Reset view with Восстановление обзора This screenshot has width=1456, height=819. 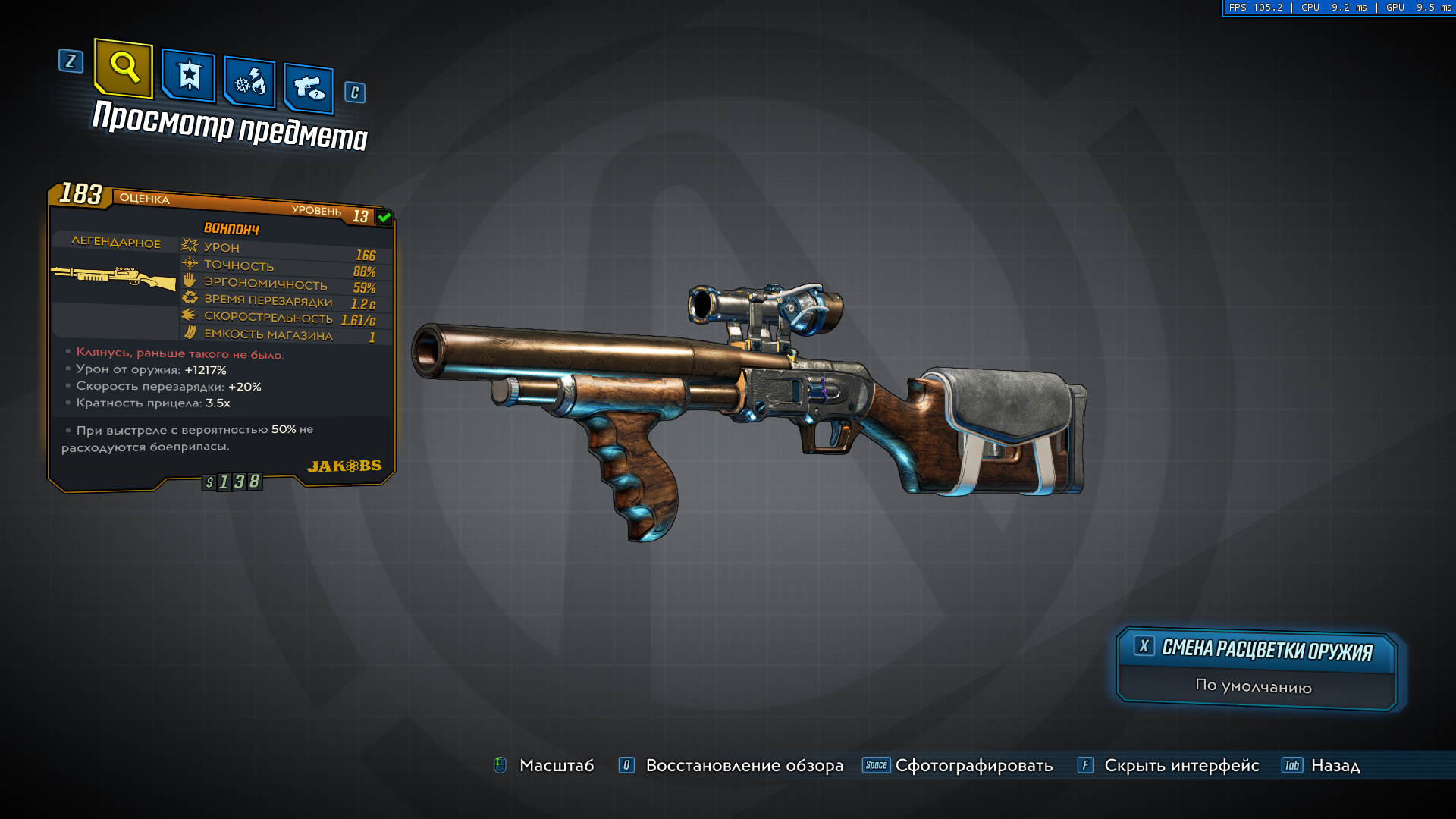743,765
